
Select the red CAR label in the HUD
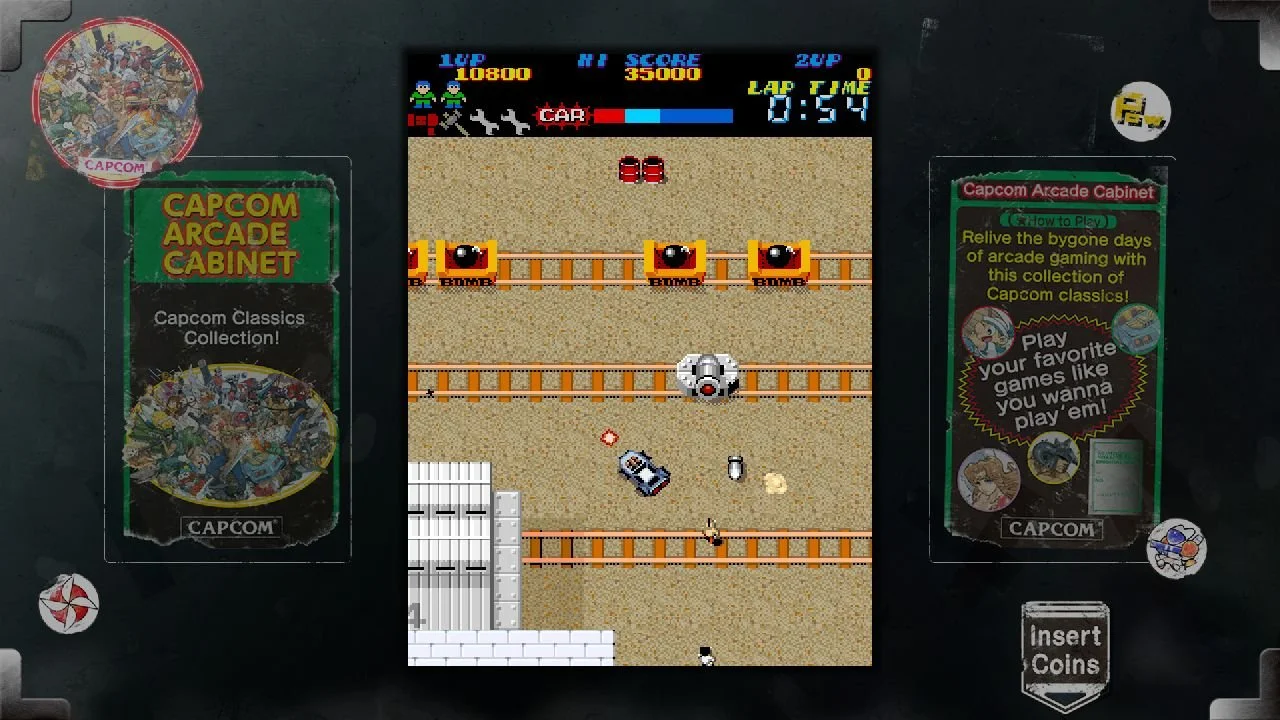pos(560,115)
